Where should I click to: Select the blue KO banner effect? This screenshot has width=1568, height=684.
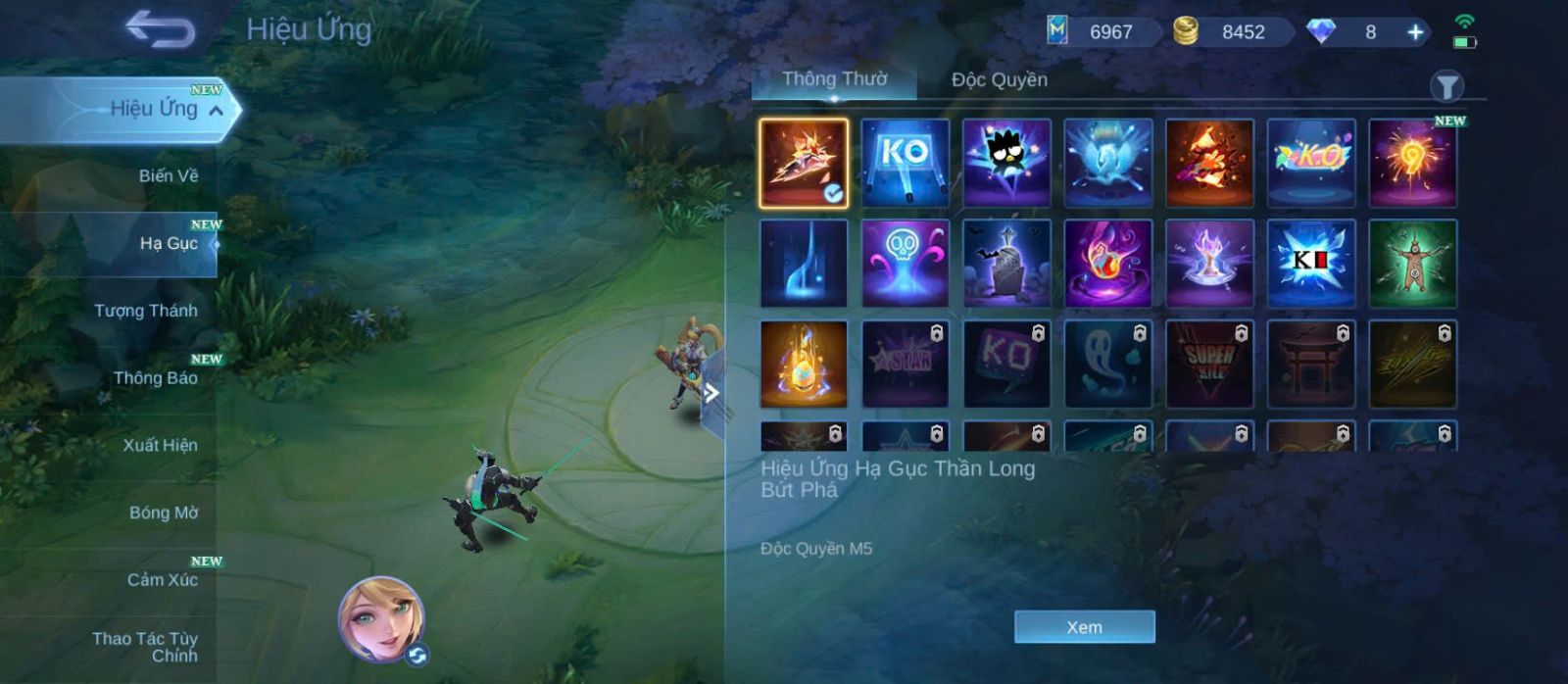905,163
